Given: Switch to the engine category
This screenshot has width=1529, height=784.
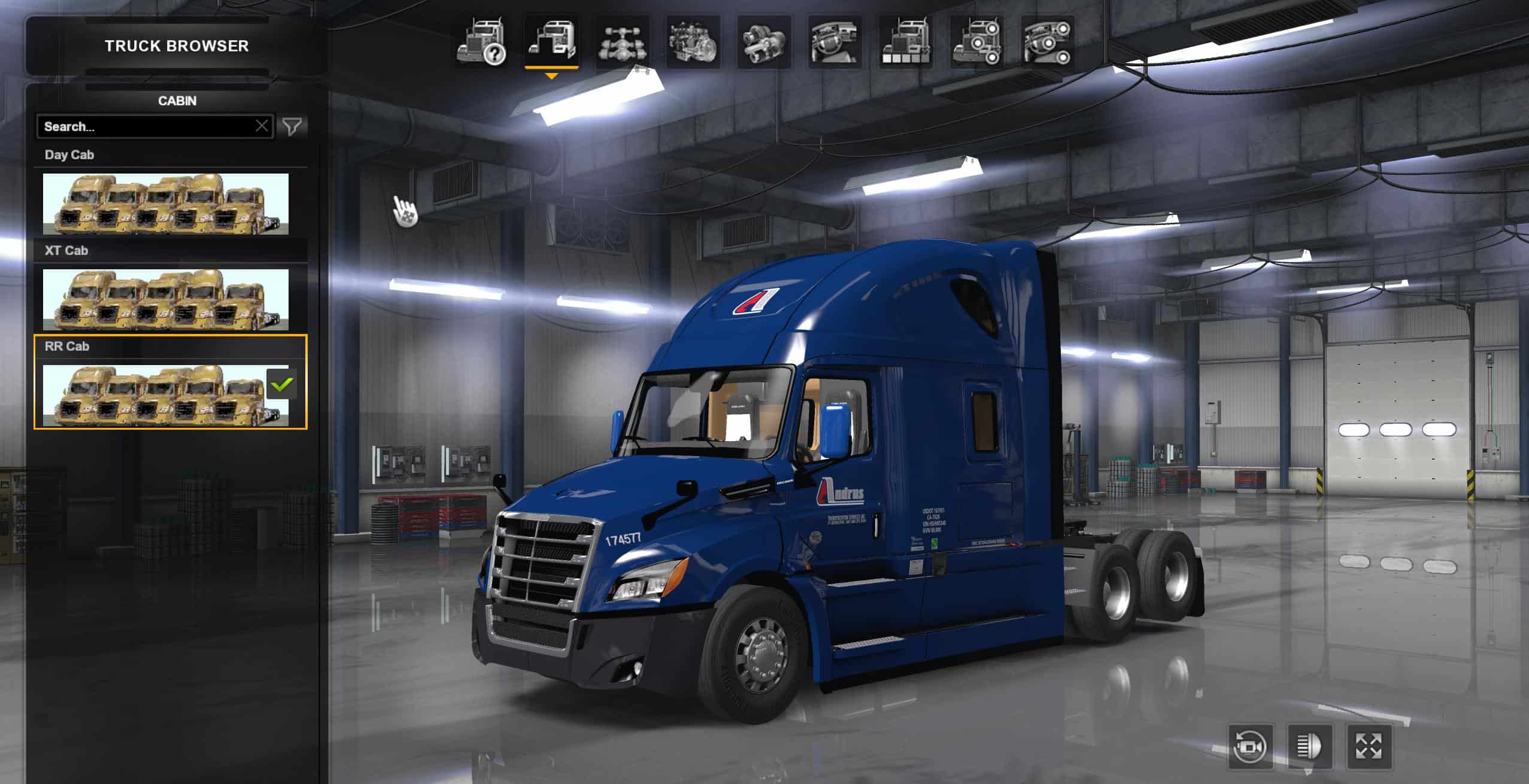Looking at the screenshot, I should (693, 42).
